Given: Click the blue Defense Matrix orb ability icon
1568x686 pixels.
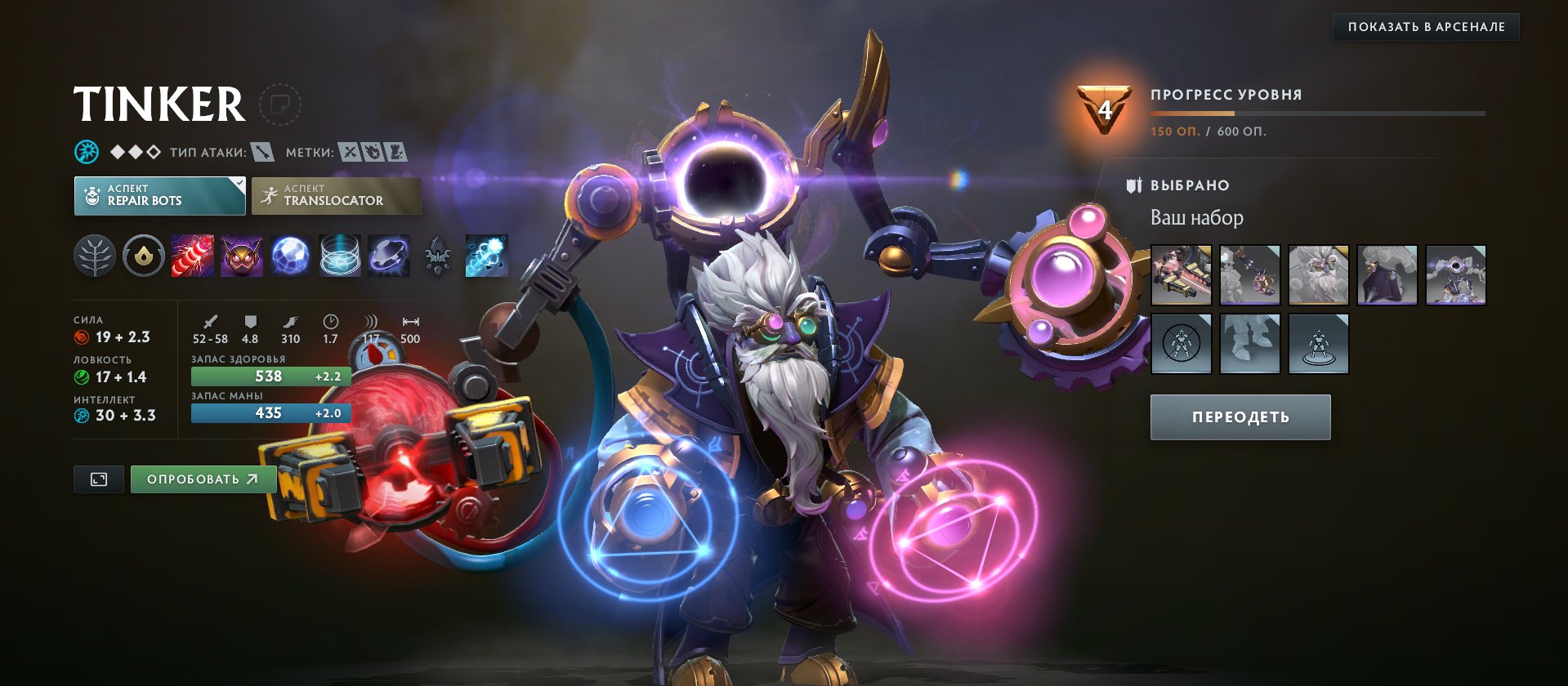Looking at the screenshot, I should [291, 256].
